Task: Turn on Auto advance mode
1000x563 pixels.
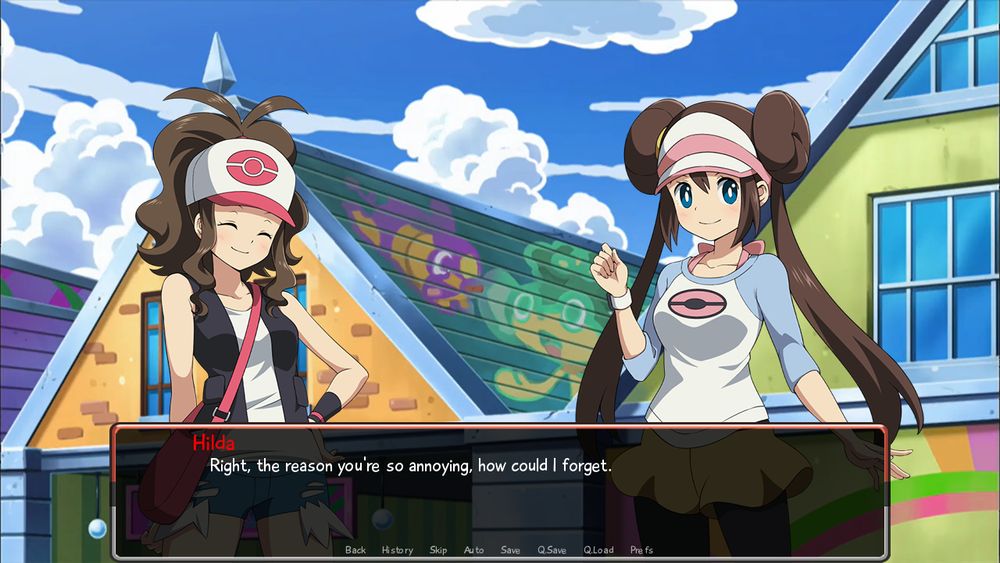Action: point(474,550)
